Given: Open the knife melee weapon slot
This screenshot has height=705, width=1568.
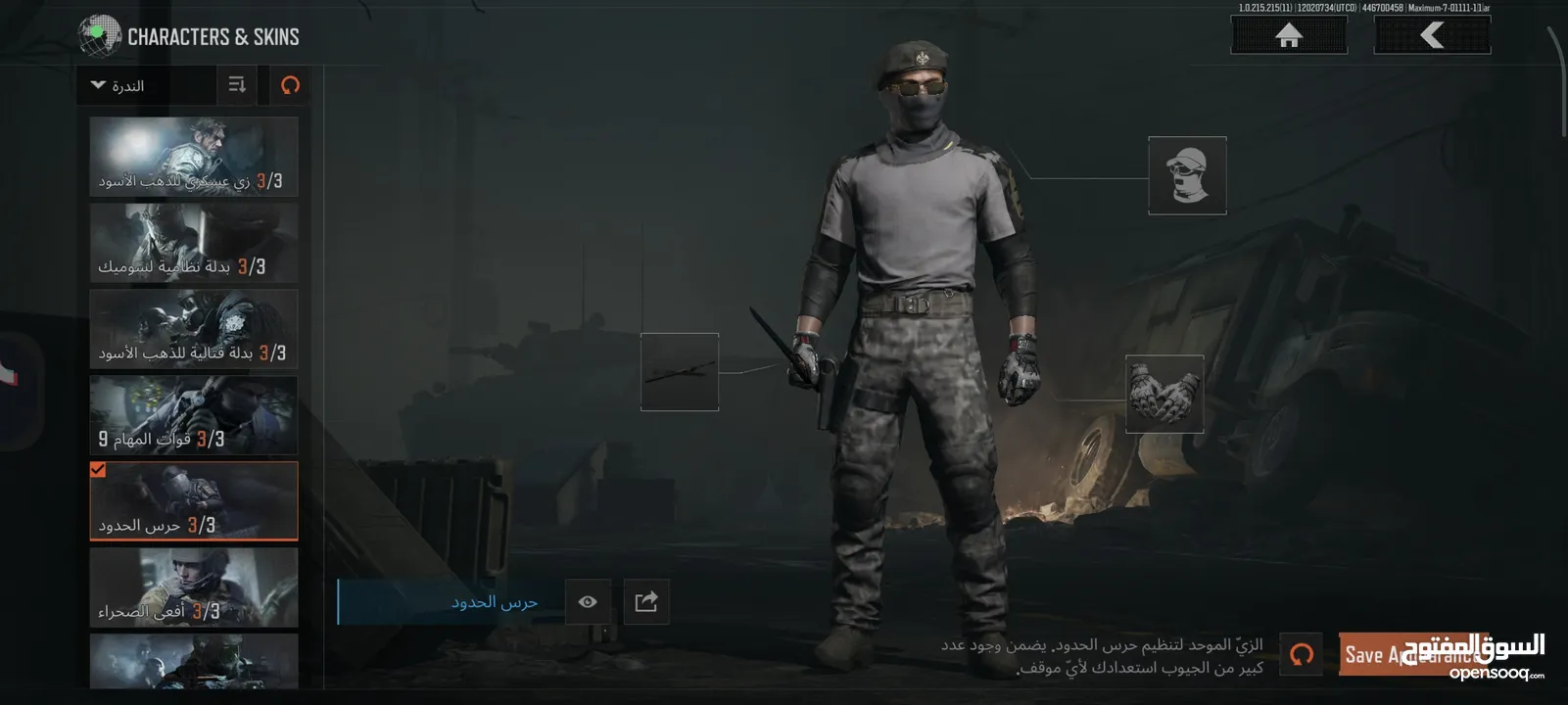Looking at the screenshot, I should pos(680,372).
